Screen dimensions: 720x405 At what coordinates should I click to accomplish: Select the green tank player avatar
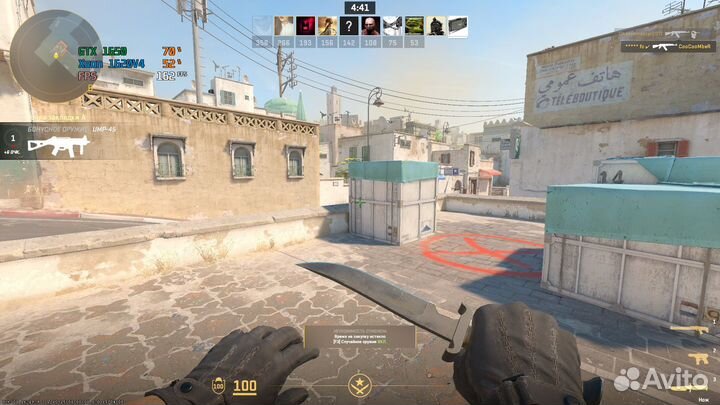(x=415, y=26)
